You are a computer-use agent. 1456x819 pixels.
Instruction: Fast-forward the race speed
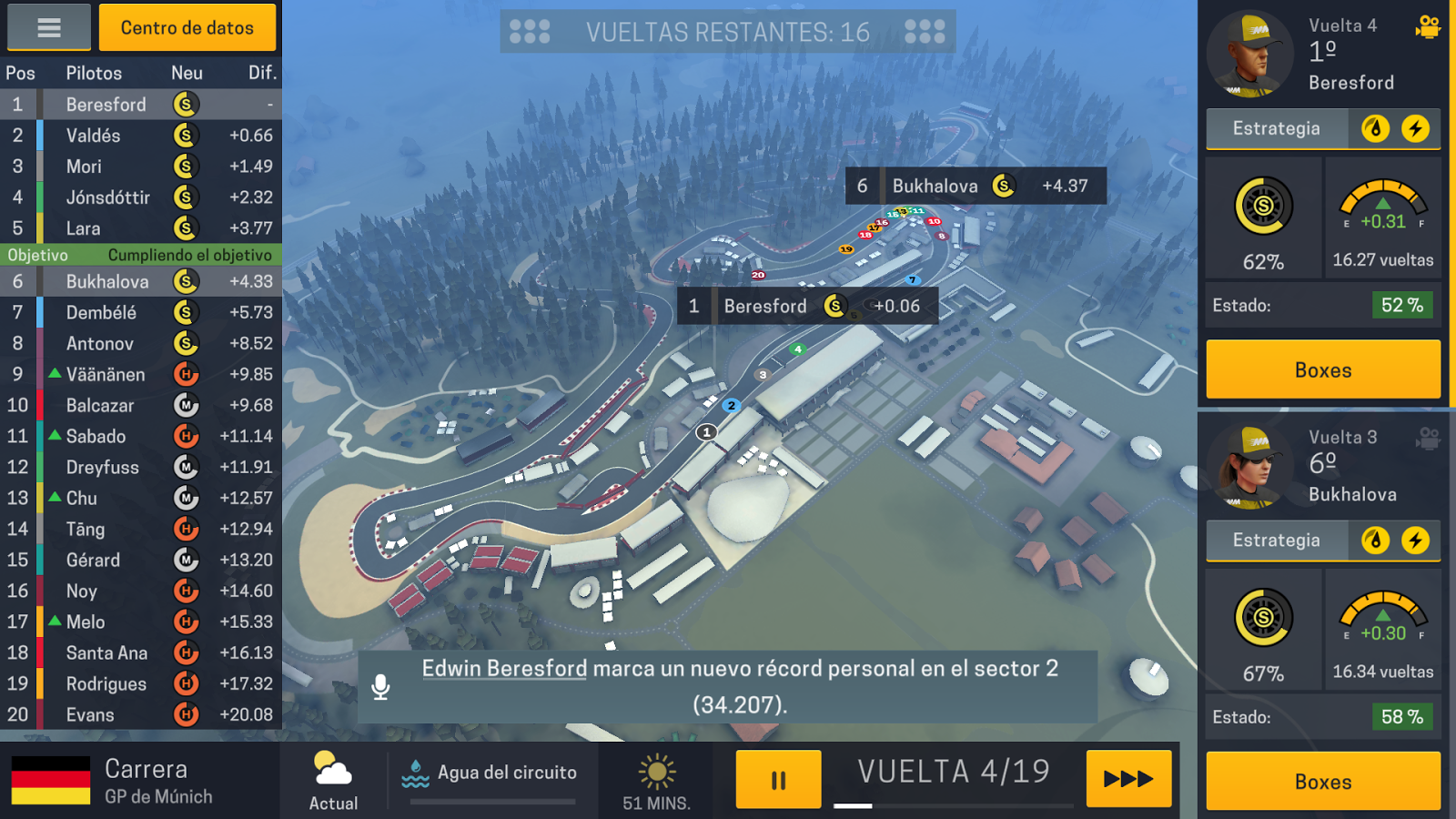point(1127,779)
